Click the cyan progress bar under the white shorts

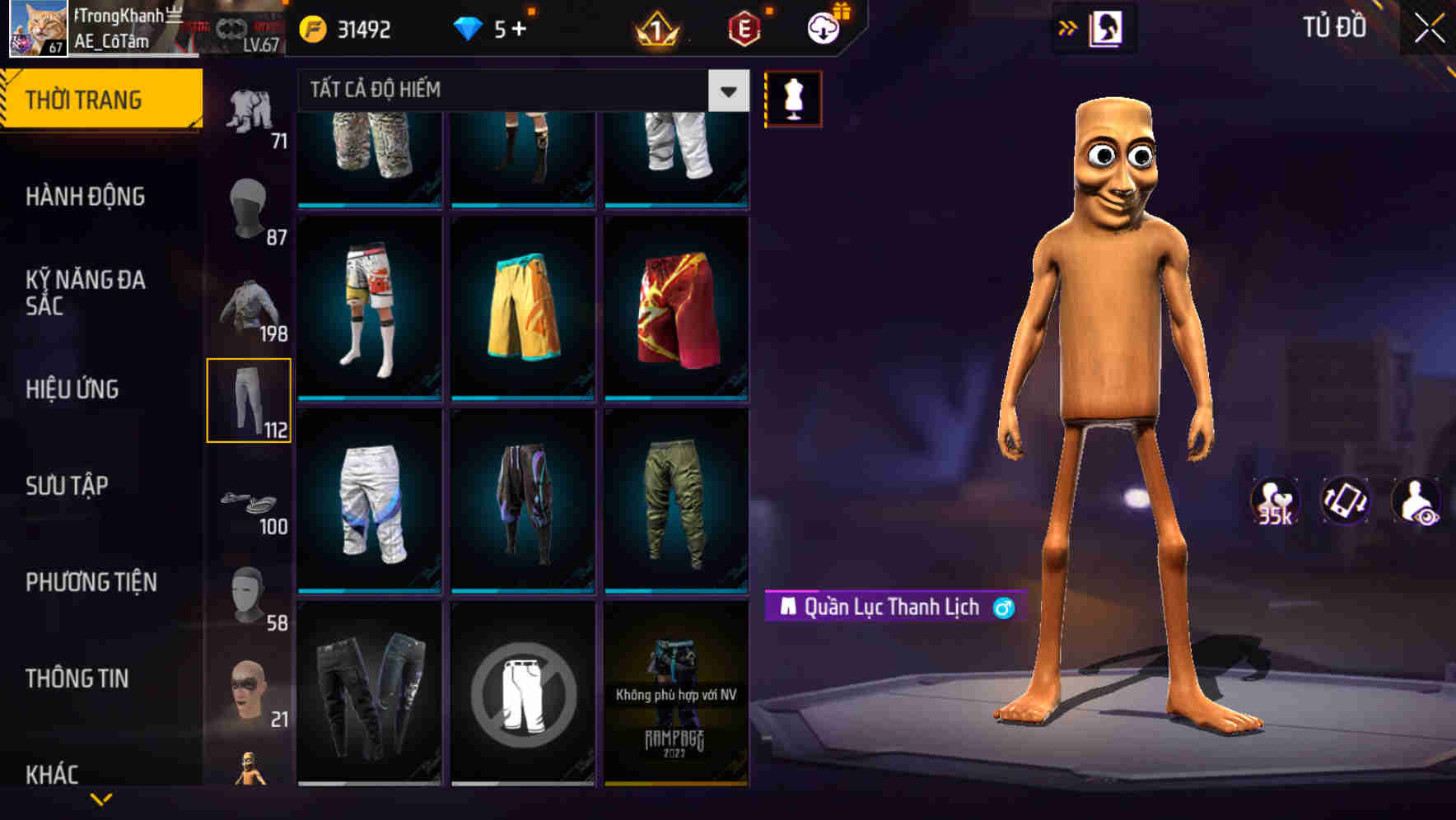[368, 592]
